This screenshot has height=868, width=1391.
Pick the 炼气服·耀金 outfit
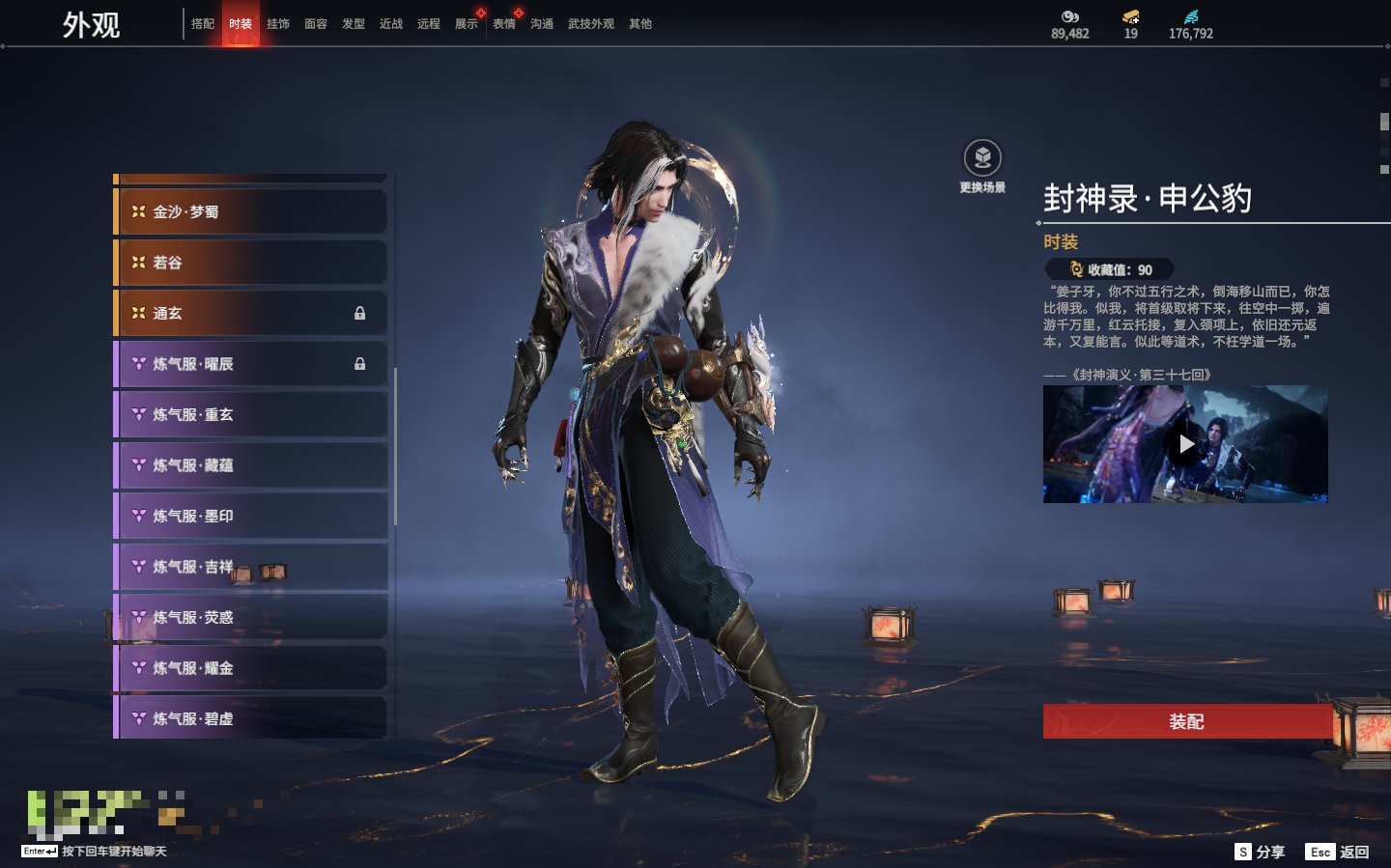coord(251,668)
